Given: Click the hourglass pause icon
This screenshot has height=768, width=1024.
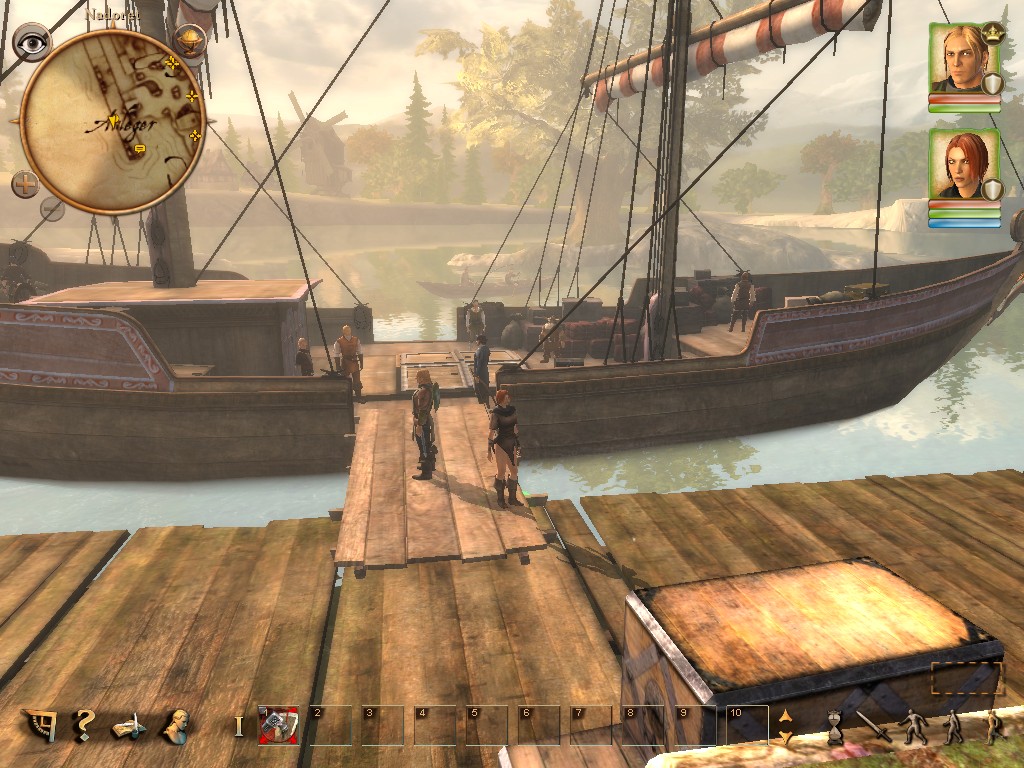Looking at the screenshot, I should 835,727.
